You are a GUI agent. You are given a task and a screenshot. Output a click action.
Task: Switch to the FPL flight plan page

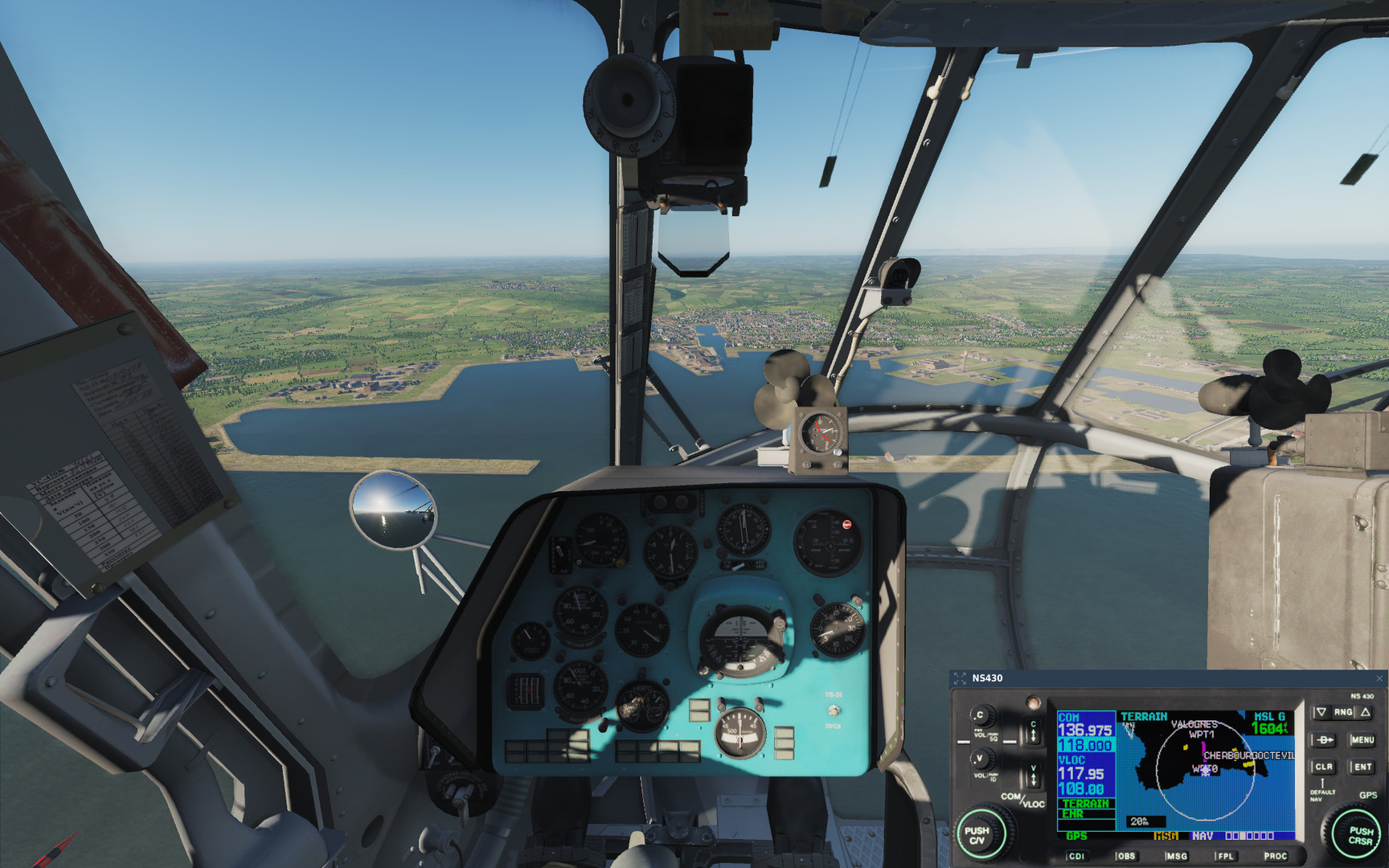(x=1225, y=857)
